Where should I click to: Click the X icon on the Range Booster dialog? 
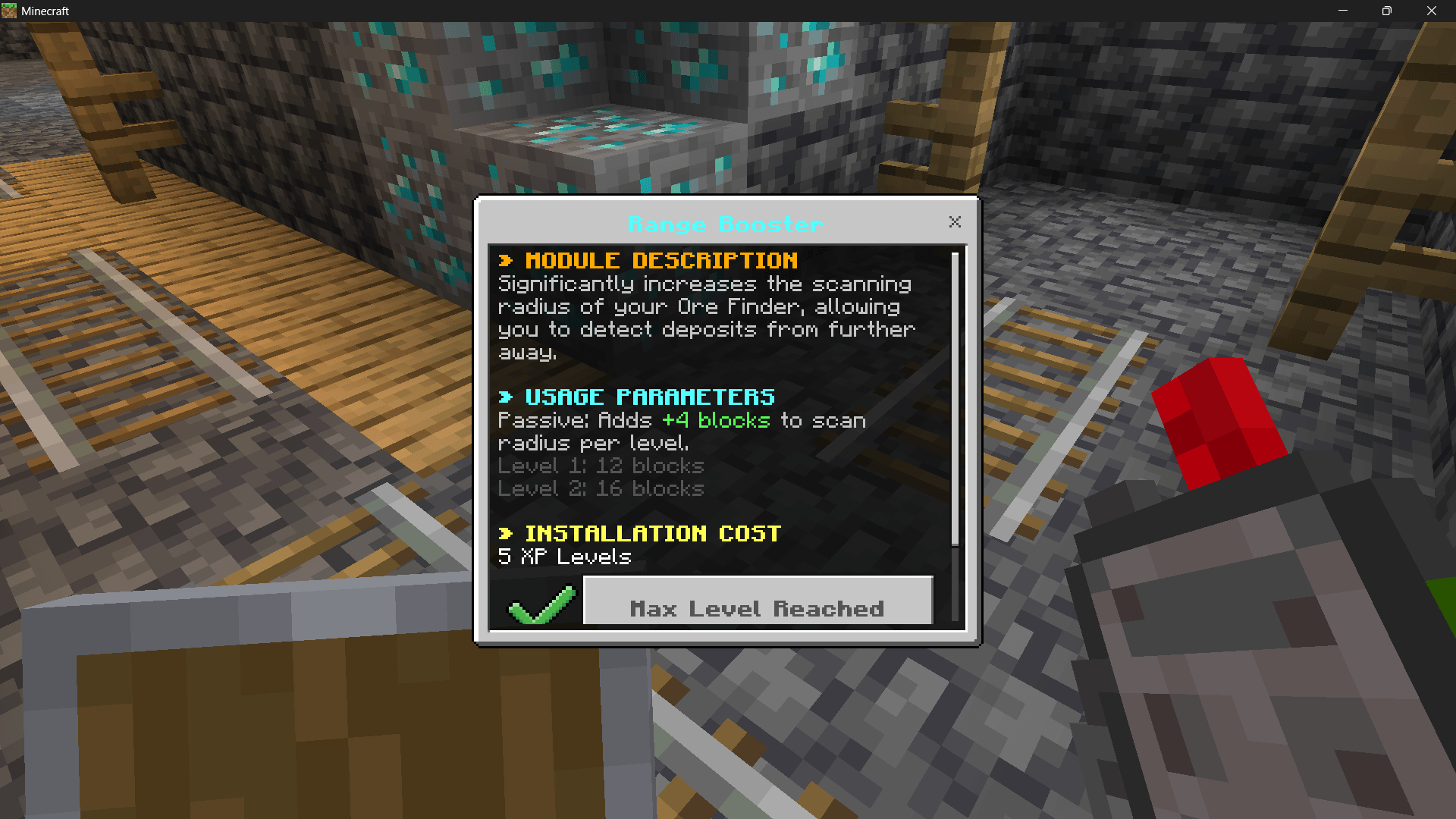(x=955, y=221)
